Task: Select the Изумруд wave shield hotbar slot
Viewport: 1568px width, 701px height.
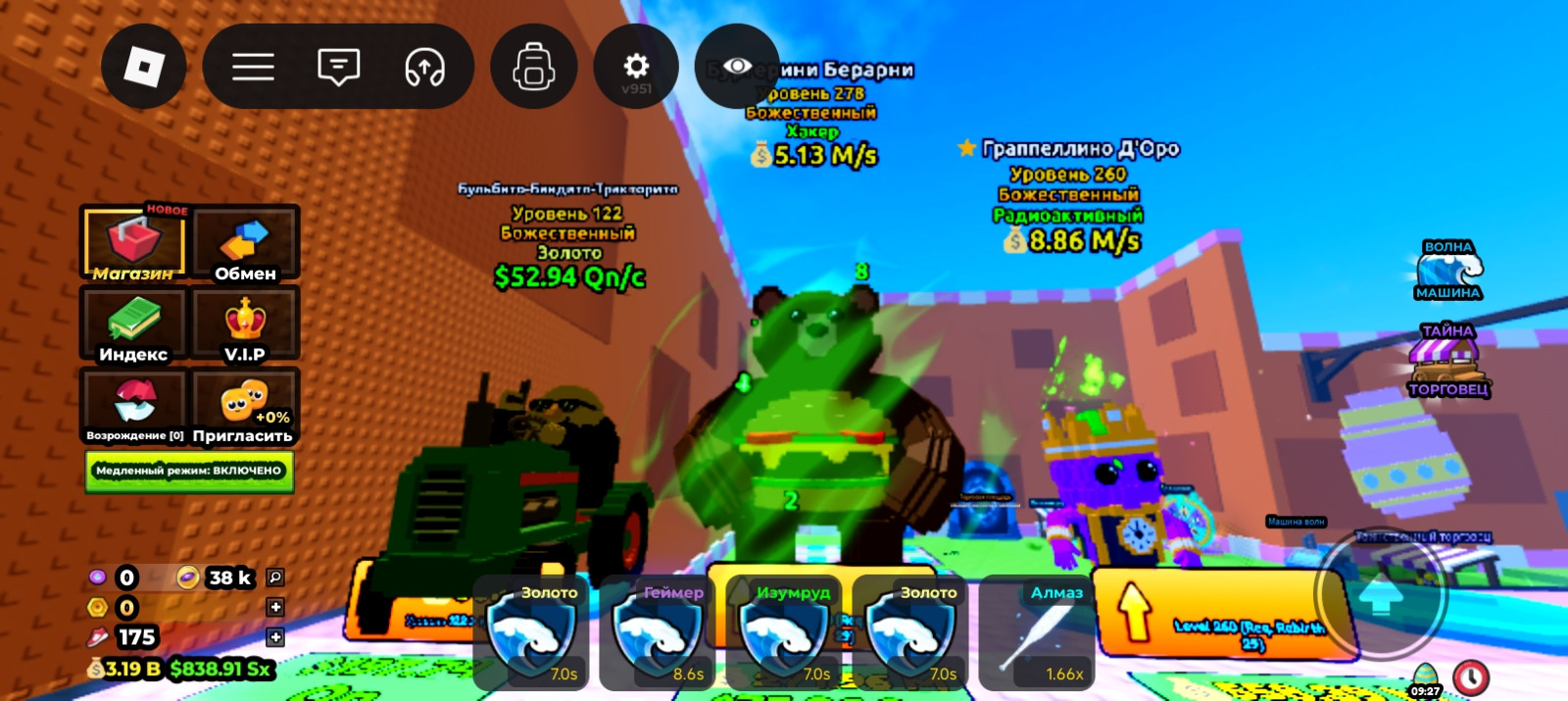Action: pos(784,632)
